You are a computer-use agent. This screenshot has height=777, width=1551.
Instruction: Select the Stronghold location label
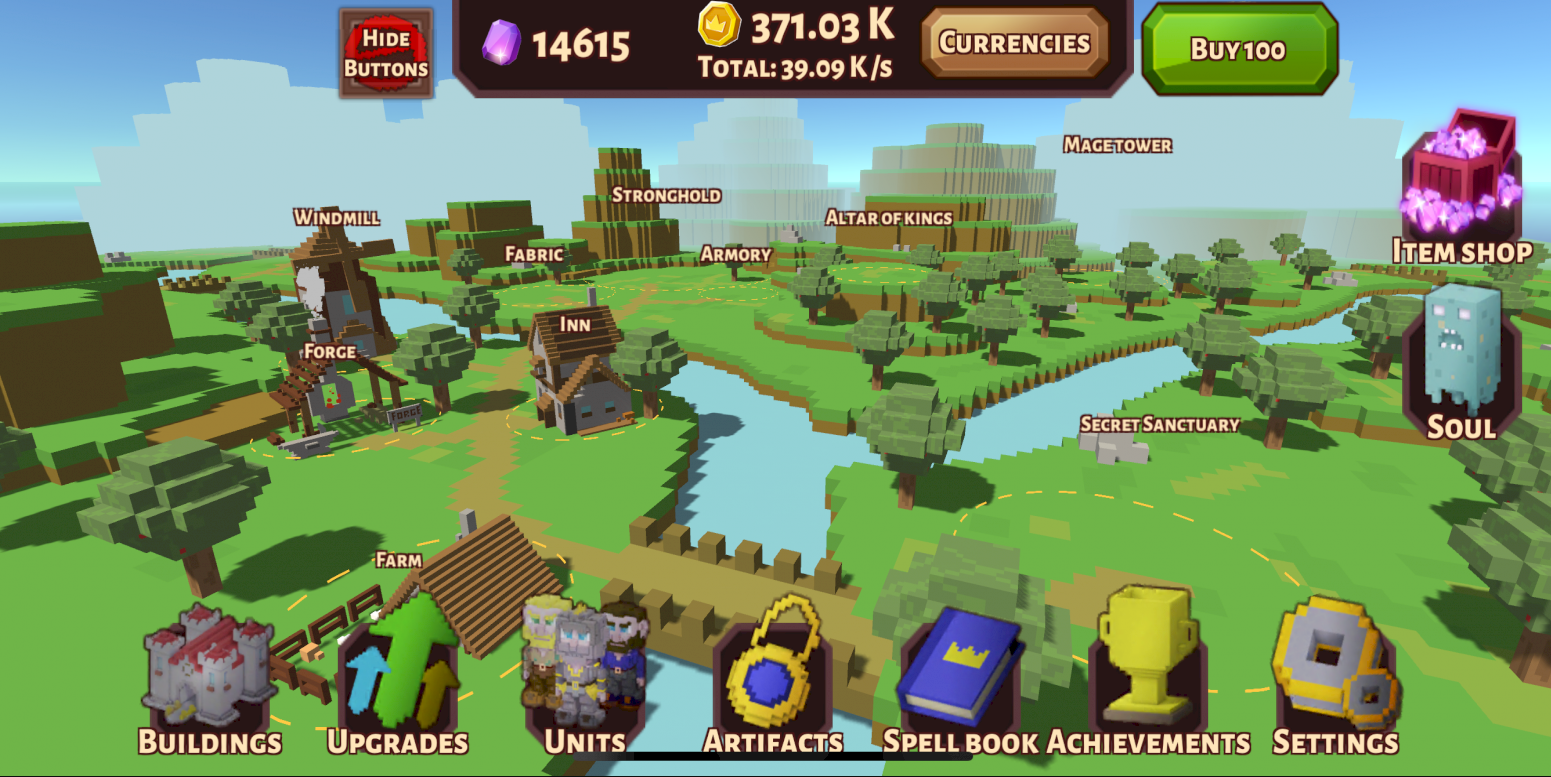tap(666, 195)
